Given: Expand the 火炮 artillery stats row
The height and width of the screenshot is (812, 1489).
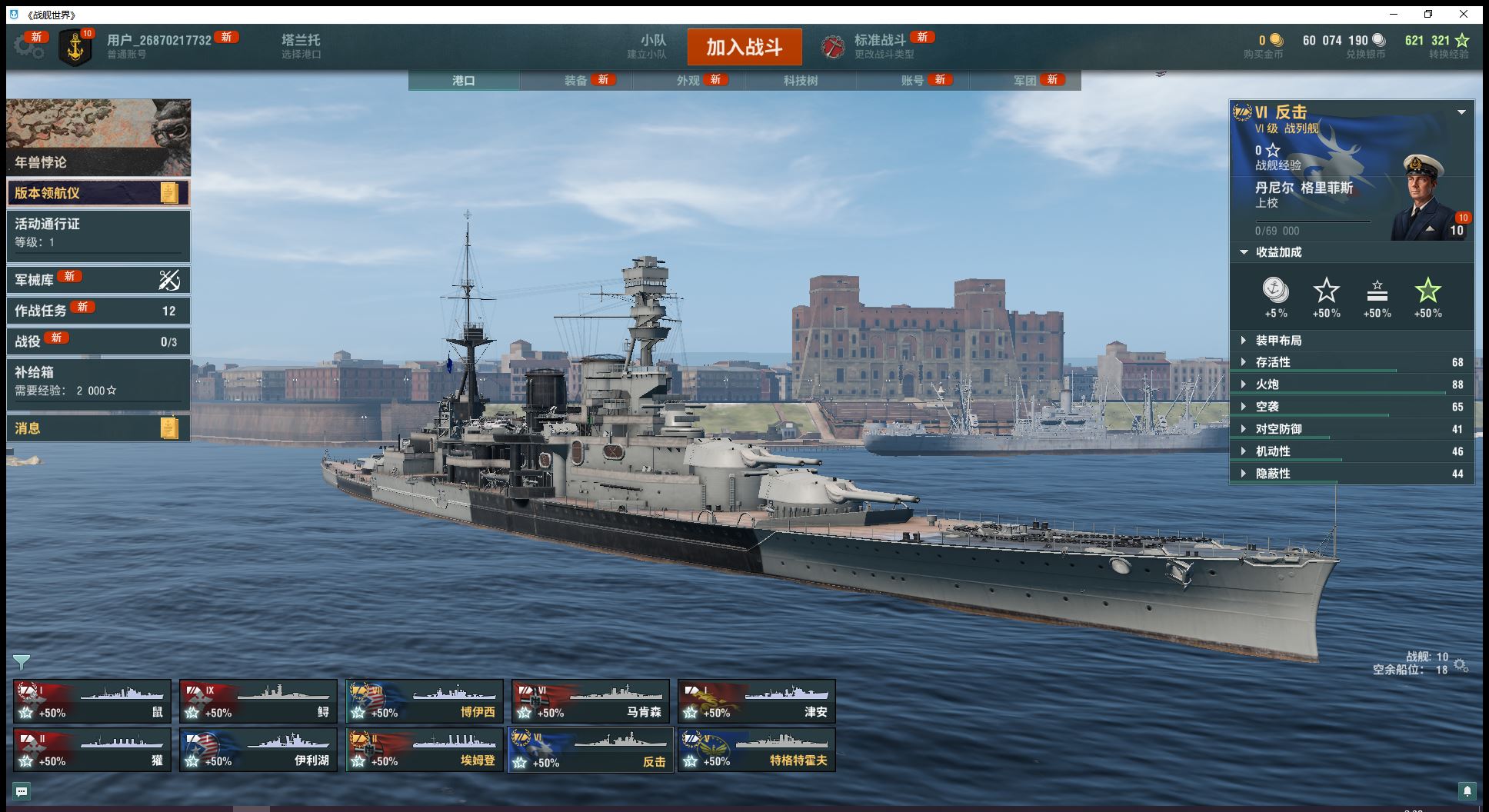Looking at the screenshot, I should point(1267,384).
